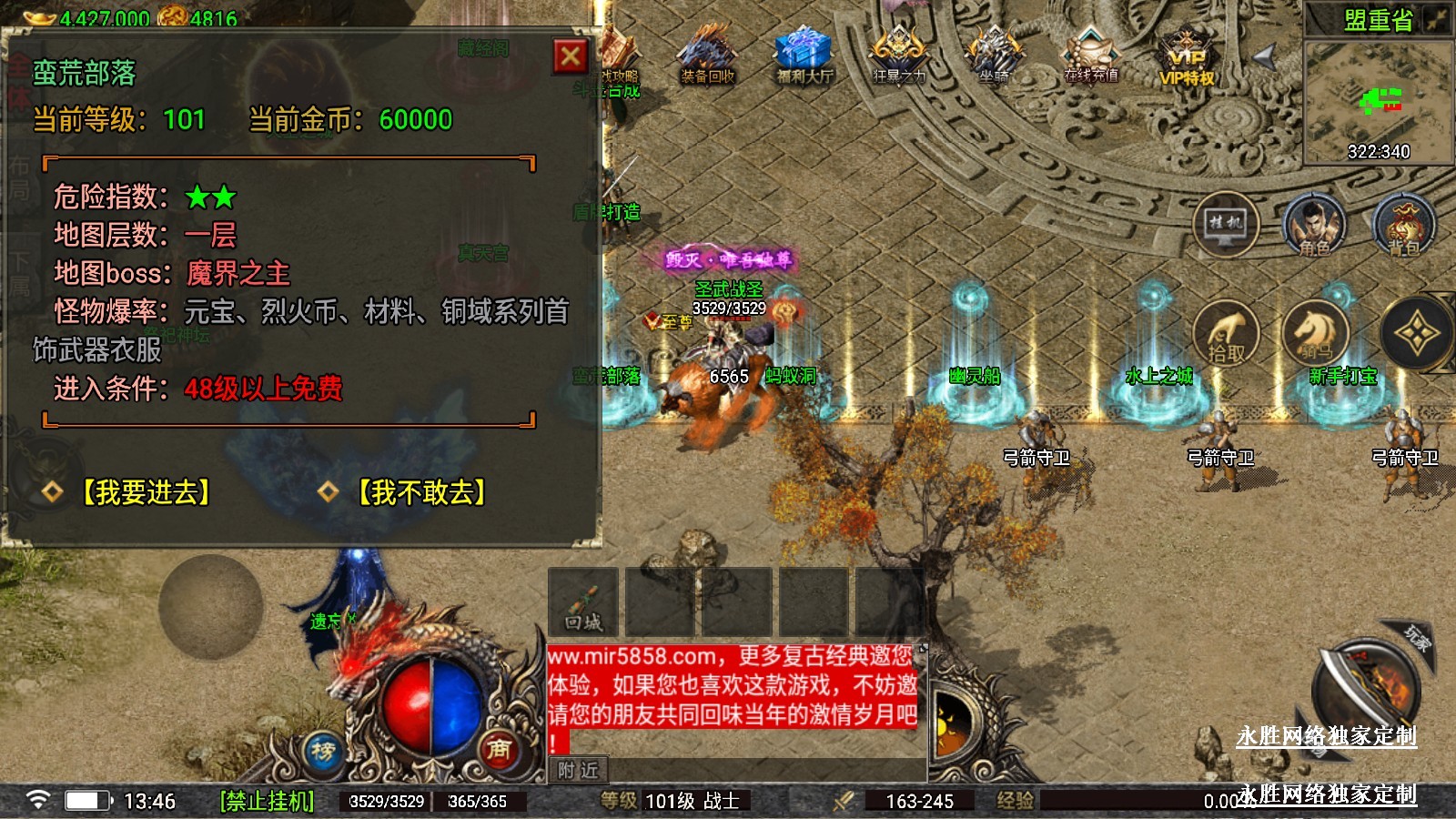The width and height of the screenshot is (1456, 819).
Task: Open the 装备回收 equipment recycling icon
Action: tap(708, 56)
